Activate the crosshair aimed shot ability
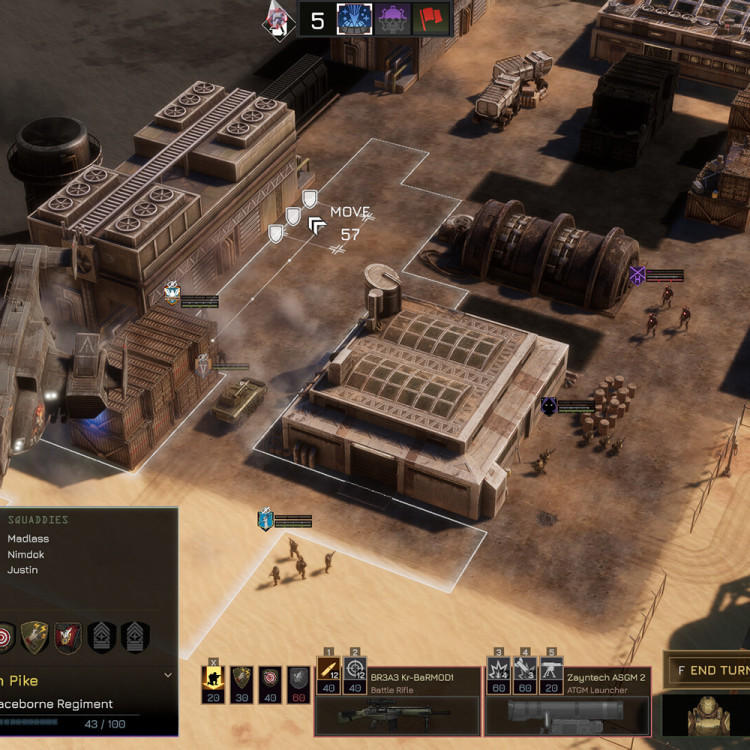Image resolution: width=750 pixels, height=750 pixels. pos(355,674)
